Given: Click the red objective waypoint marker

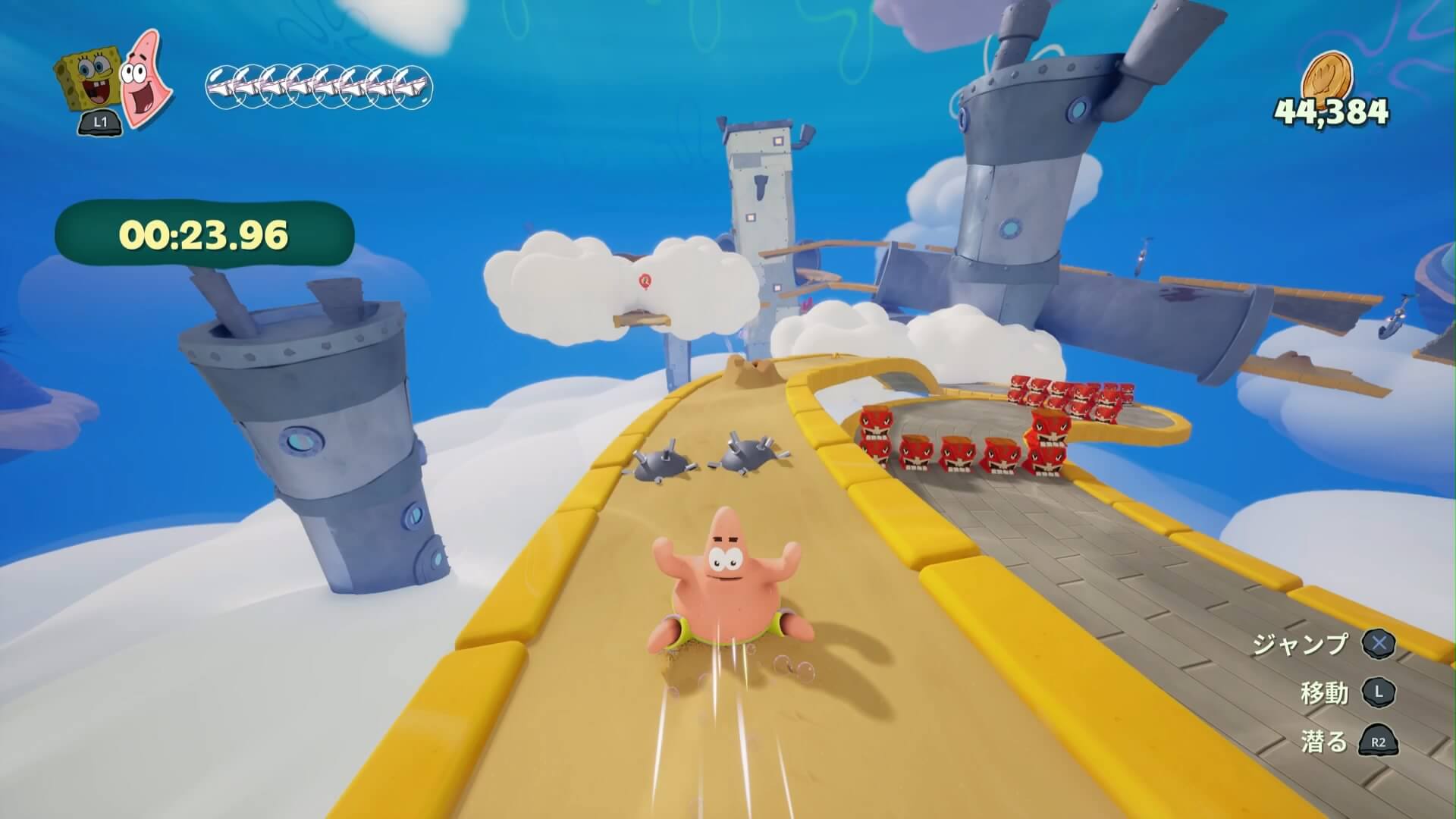Looking at the screenshot, I should [x=645, y=282].
